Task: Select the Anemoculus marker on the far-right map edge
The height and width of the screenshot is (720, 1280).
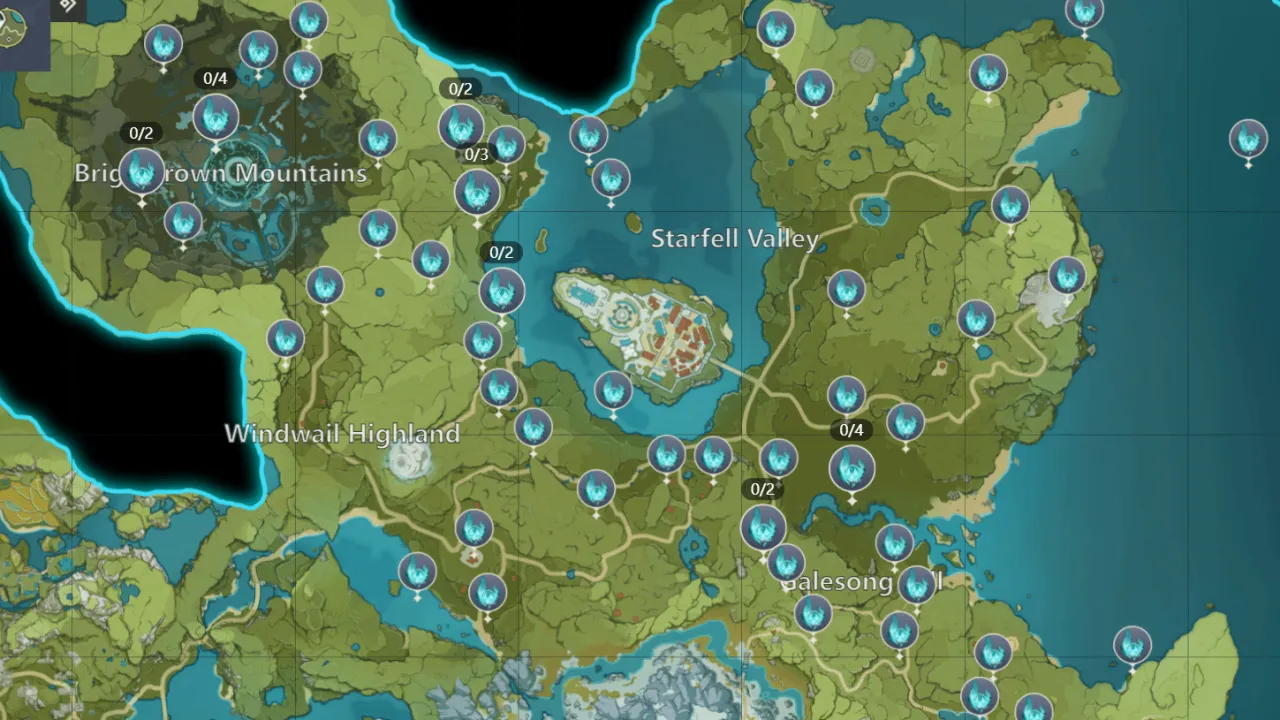Action: pyautogui.click(x=1249, y=139)
